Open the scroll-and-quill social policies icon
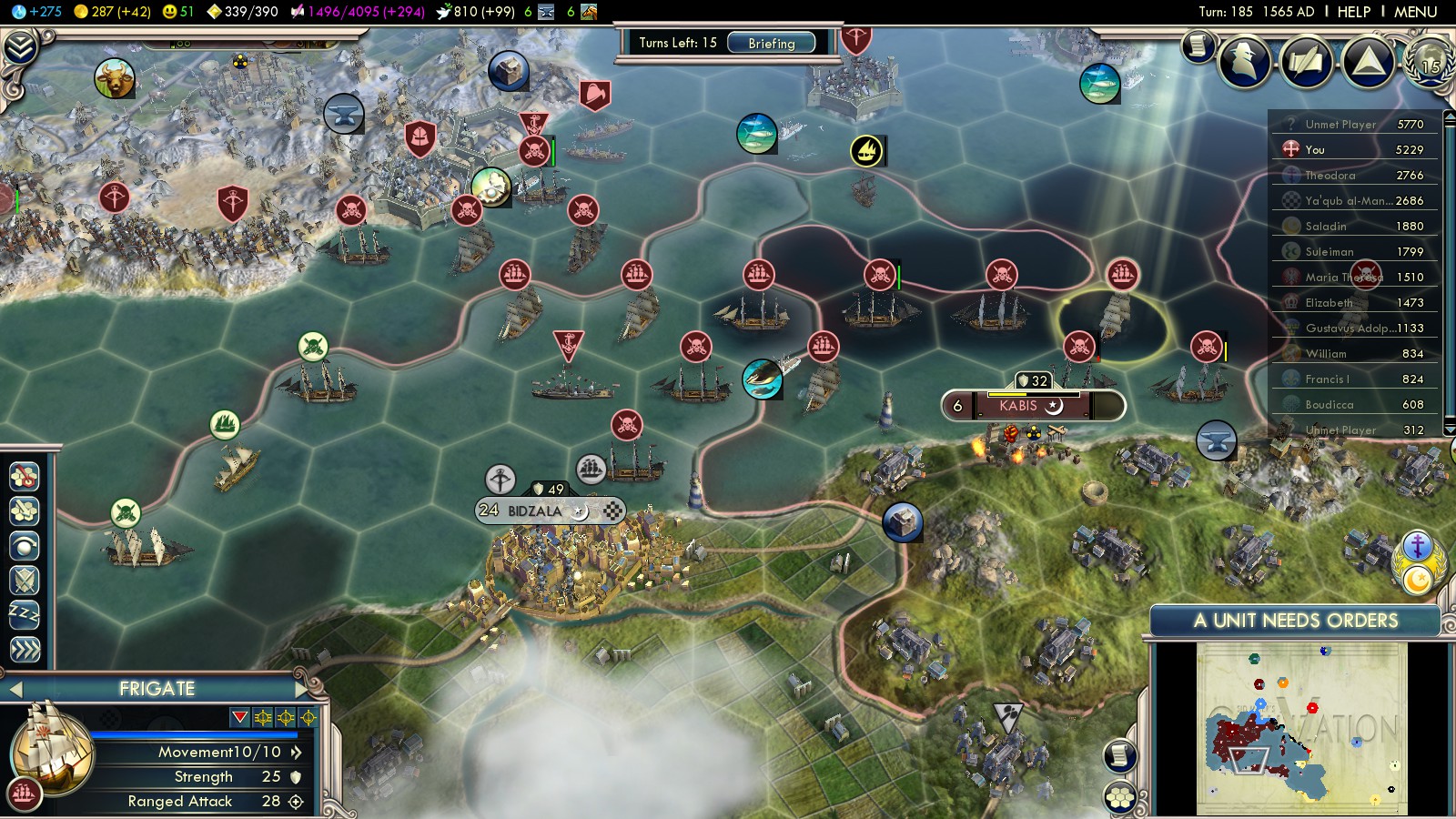Viewport: 1456px width, 819px height. (x=1306, y=62)
